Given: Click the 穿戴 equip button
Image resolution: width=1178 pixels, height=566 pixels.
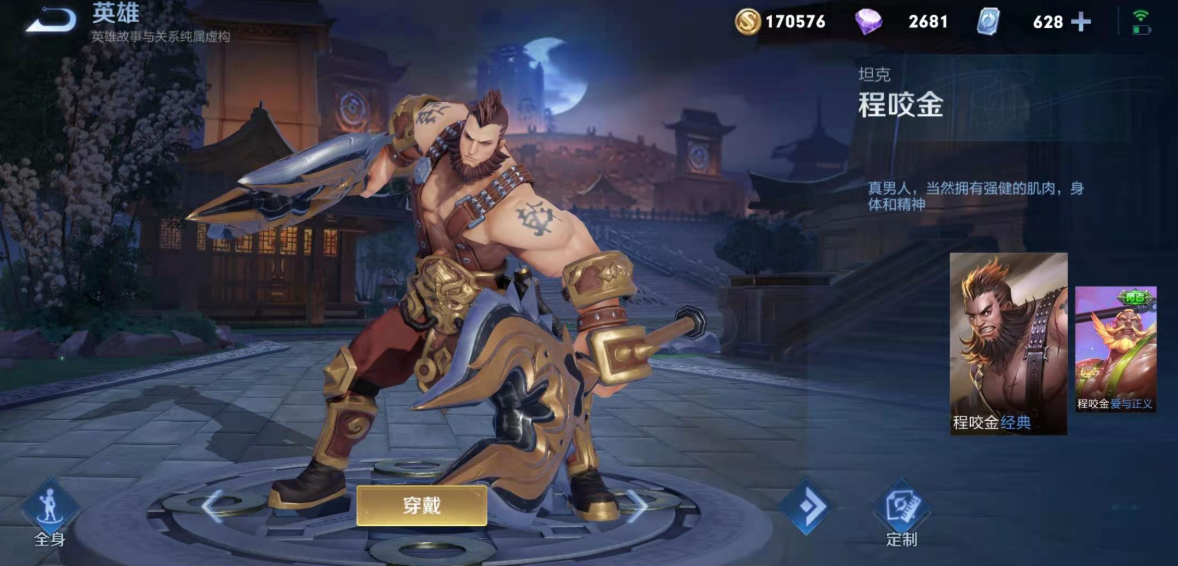Looking at the screenshot, I should (421, 506).
